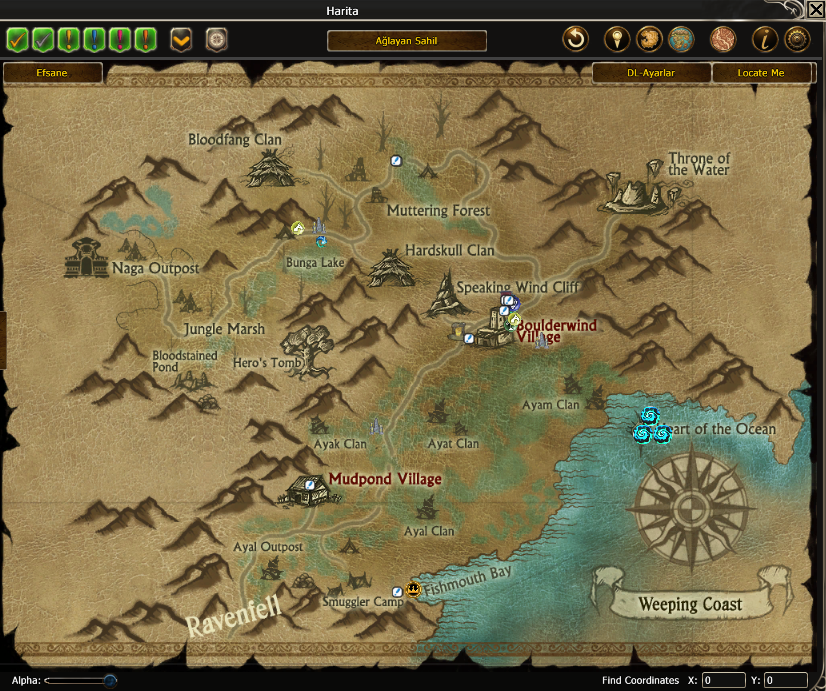The width and height of the screenshot is (826, 691).
Task: Expand the down chevron filter button
Action: (181, 40)
